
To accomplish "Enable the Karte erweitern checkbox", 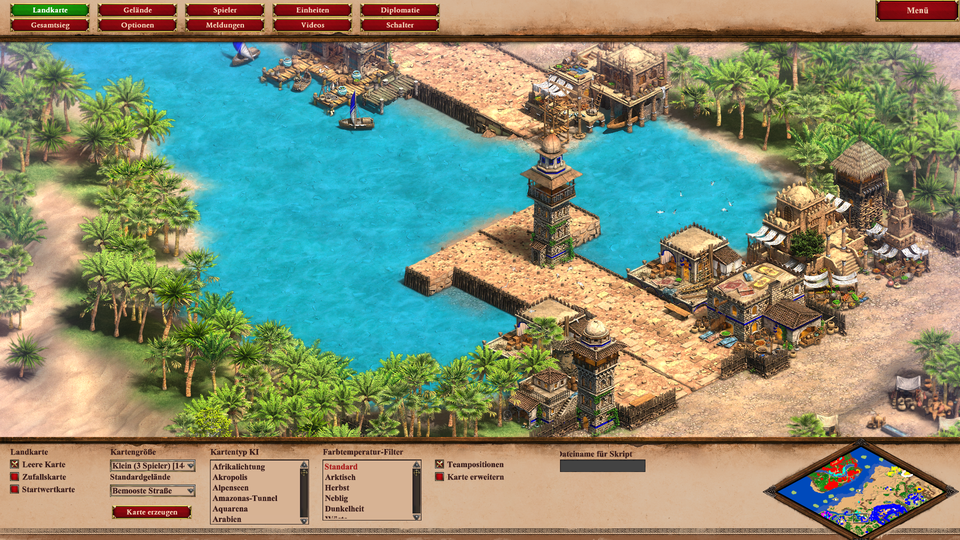I will pyautogui.click(x=440, y=477).
